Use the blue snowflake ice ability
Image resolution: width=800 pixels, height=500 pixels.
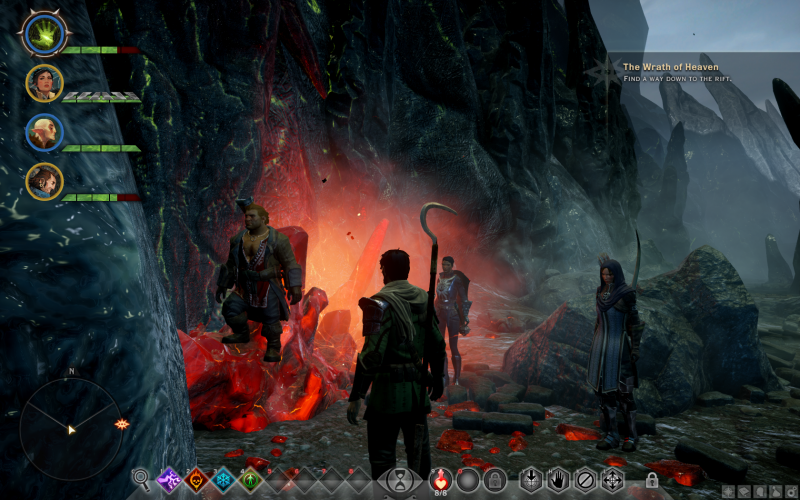click(224, 479)
